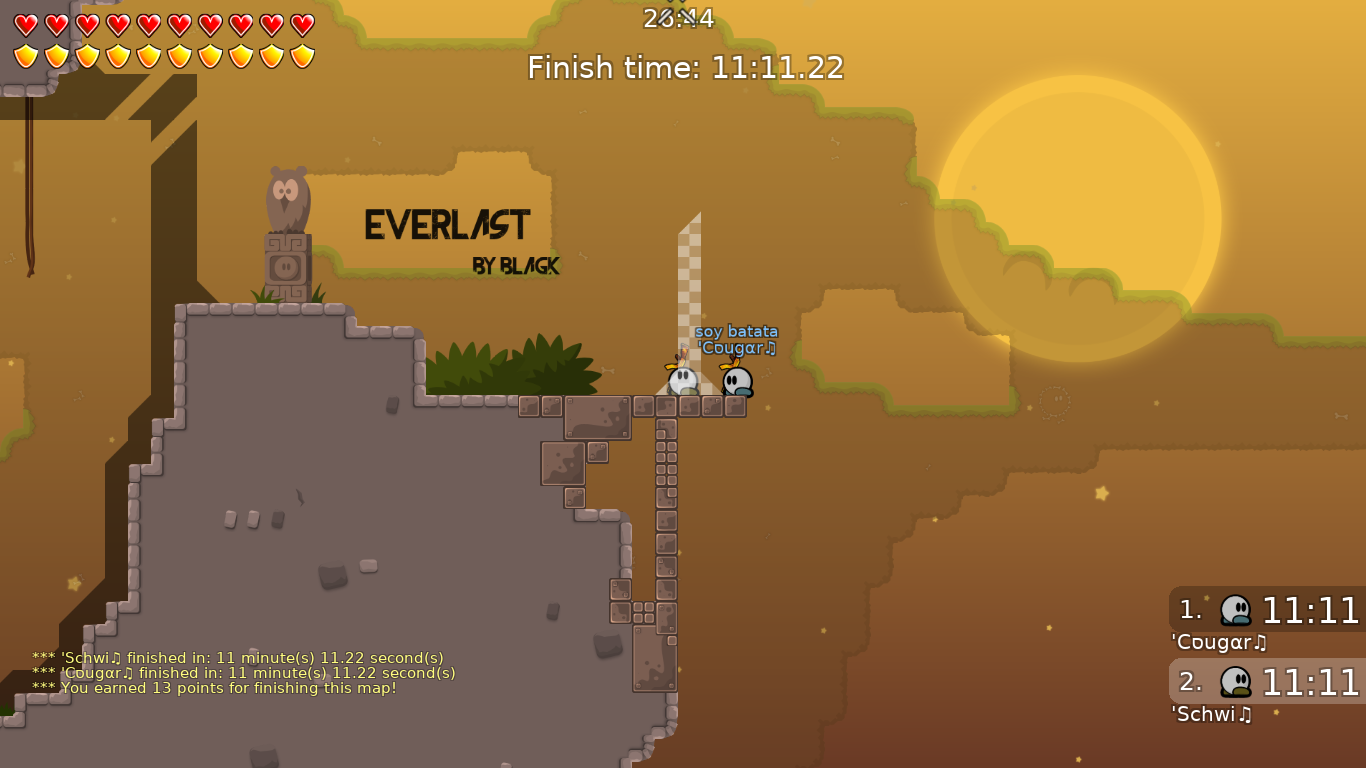This screenshot has width=1366, height=768.
Task: Click the Finish time: 11:11.22 header
Action: (683, 68)
